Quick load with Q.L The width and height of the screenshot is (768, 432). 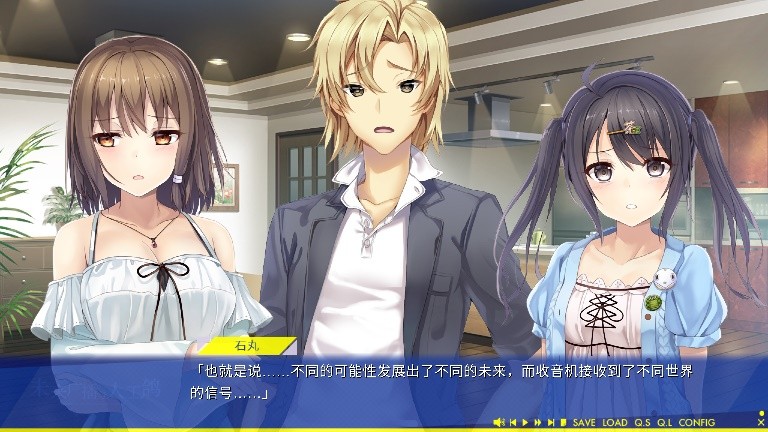tap(665, 423)
